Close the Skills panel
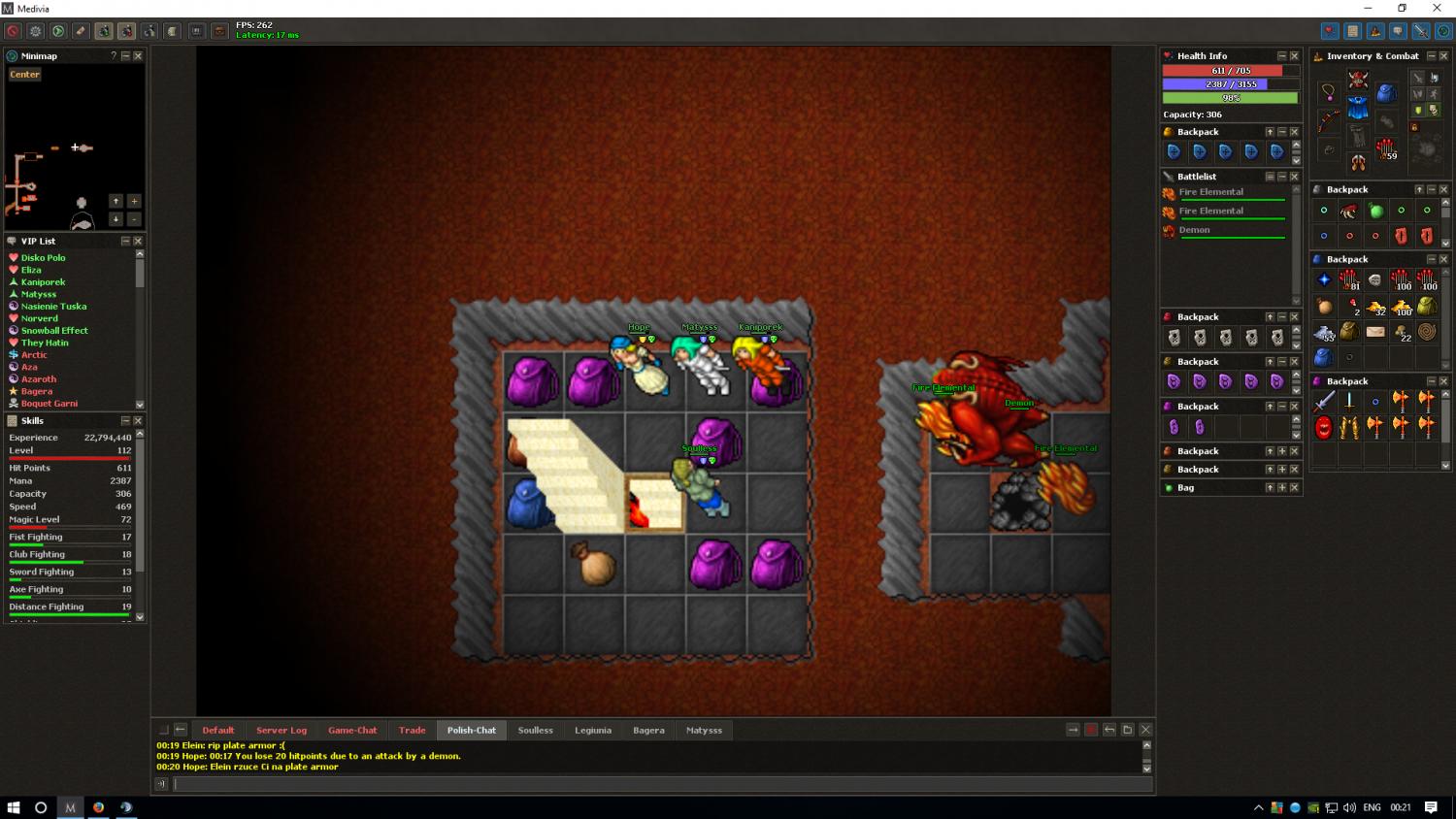The image size is (1456, 819). click(138, 421)
